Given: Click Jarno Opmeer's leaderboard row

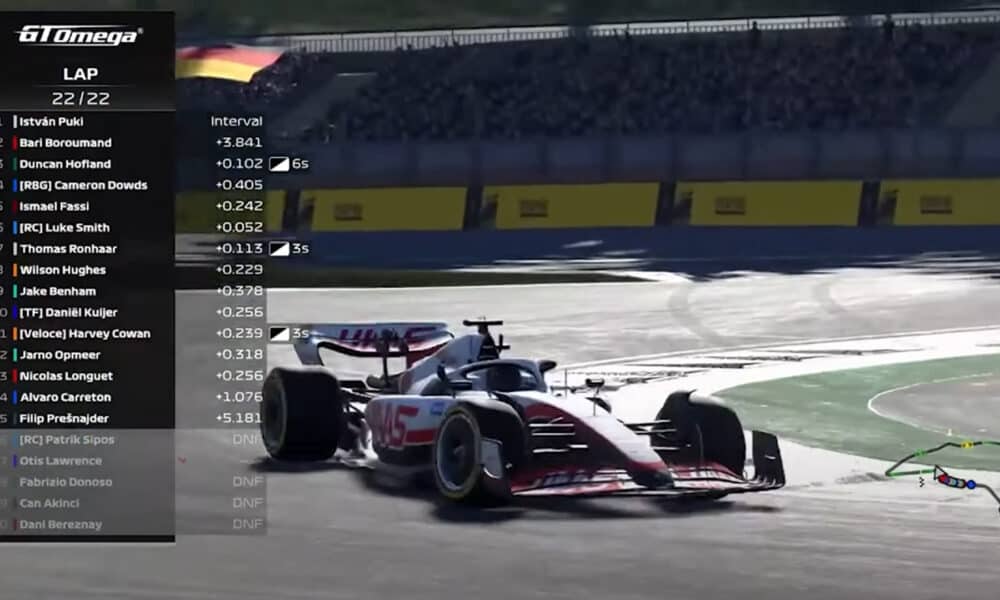Looking at the screenshot, I should tap(60, 355).
